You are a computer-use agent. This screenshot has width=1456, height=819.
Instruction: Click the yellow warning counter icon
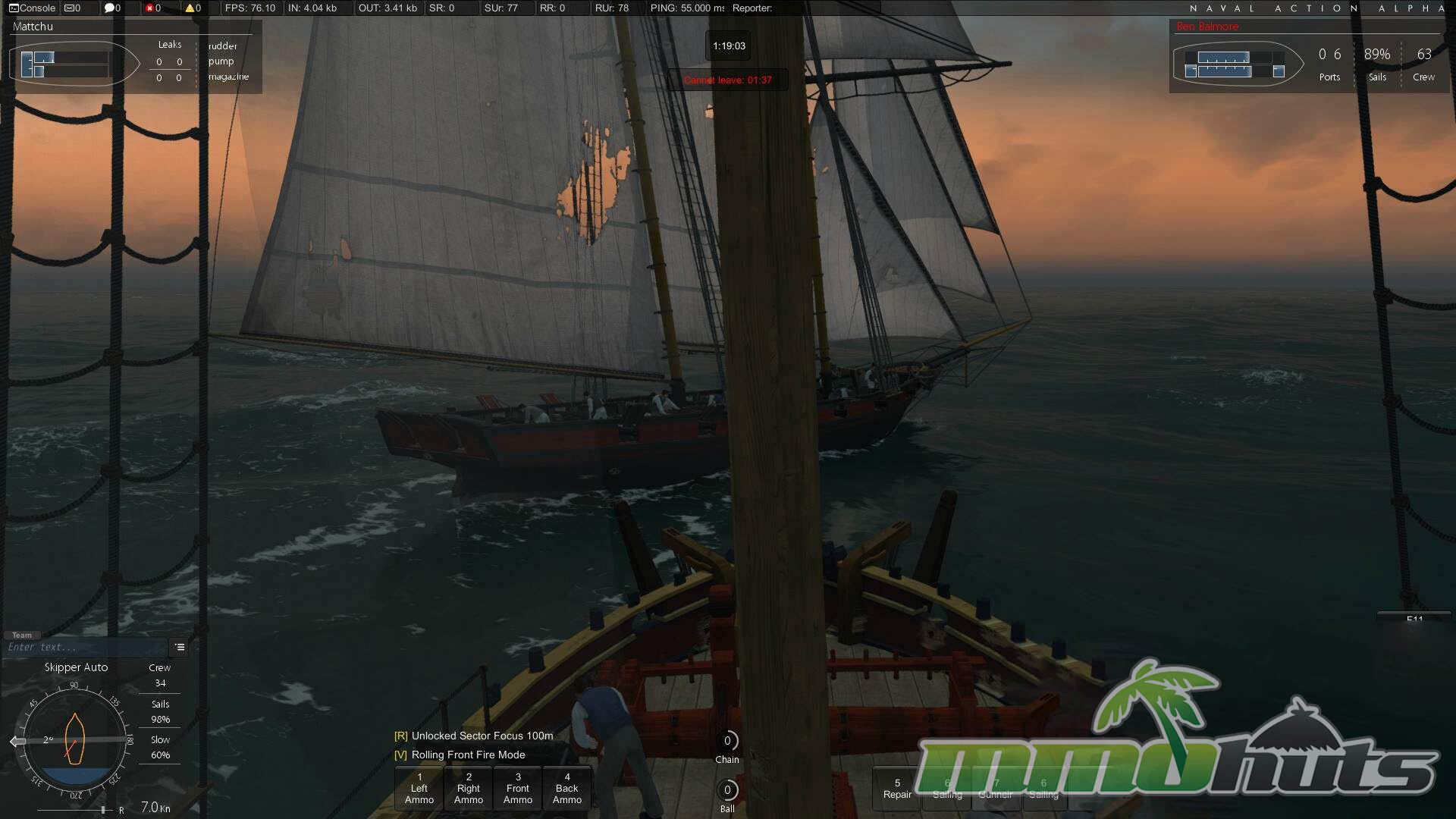coord(190,8)
